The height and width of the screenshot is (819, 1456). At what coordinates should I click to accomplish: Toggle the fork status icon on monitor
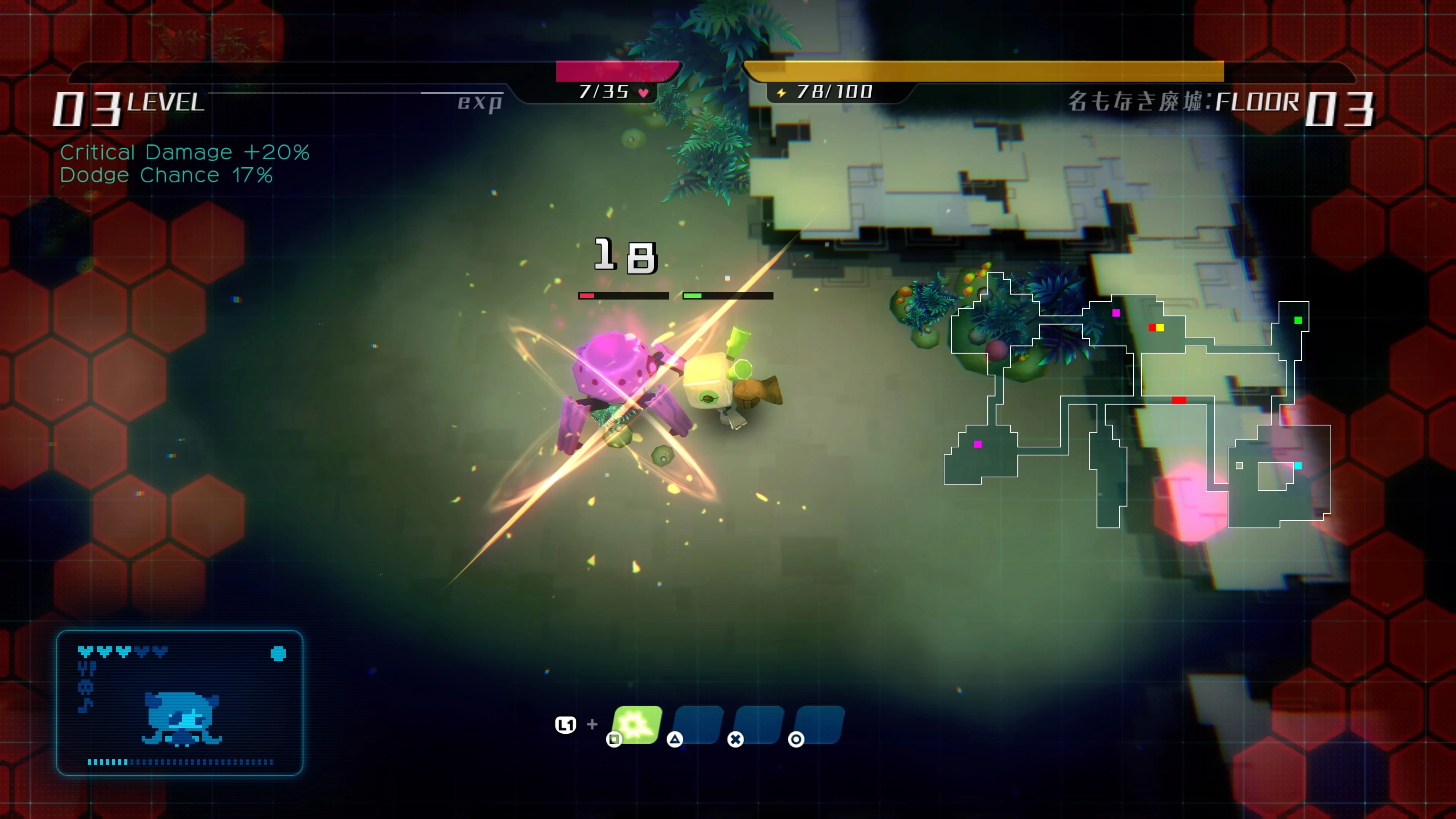click(87, 668)
